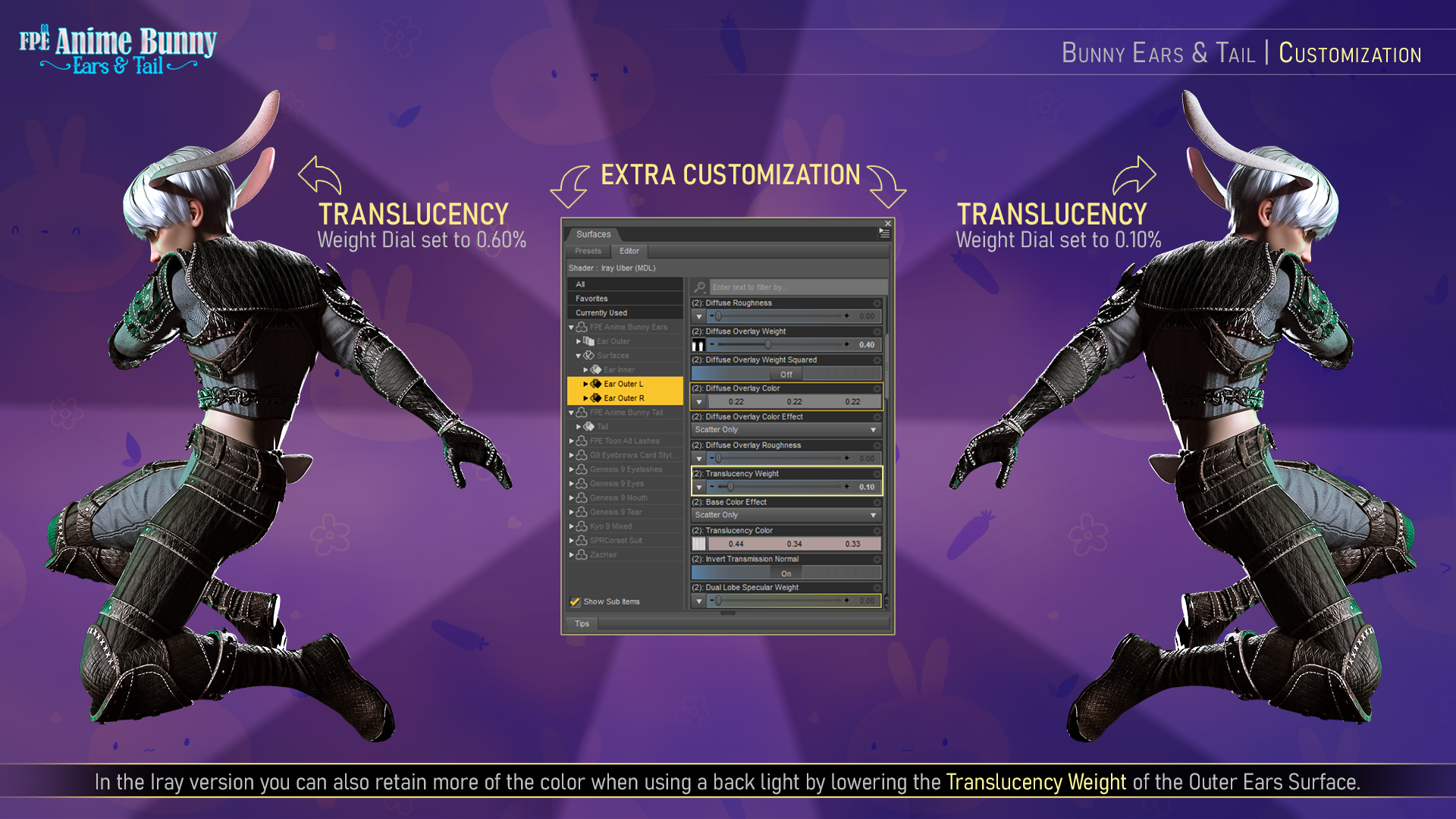Viewport: 1456px width, 819px height.
Task: Open the gear settings on Diffuse Roughness
Action: tap(876, 302)
